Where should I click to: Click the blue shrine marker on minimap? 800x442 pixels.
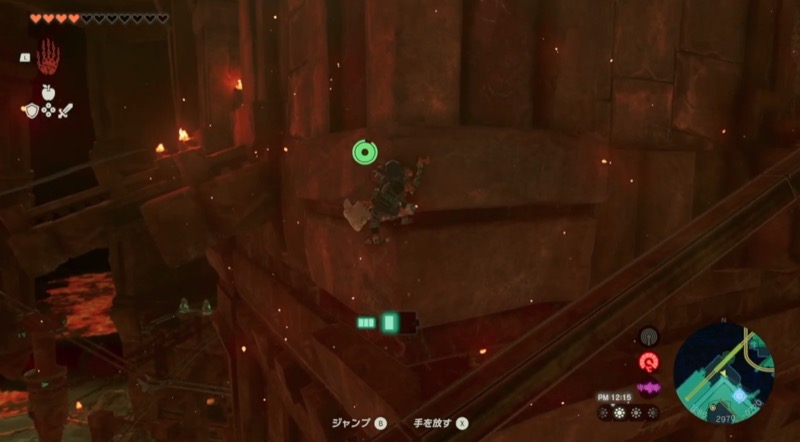click(x=738, y=396)
